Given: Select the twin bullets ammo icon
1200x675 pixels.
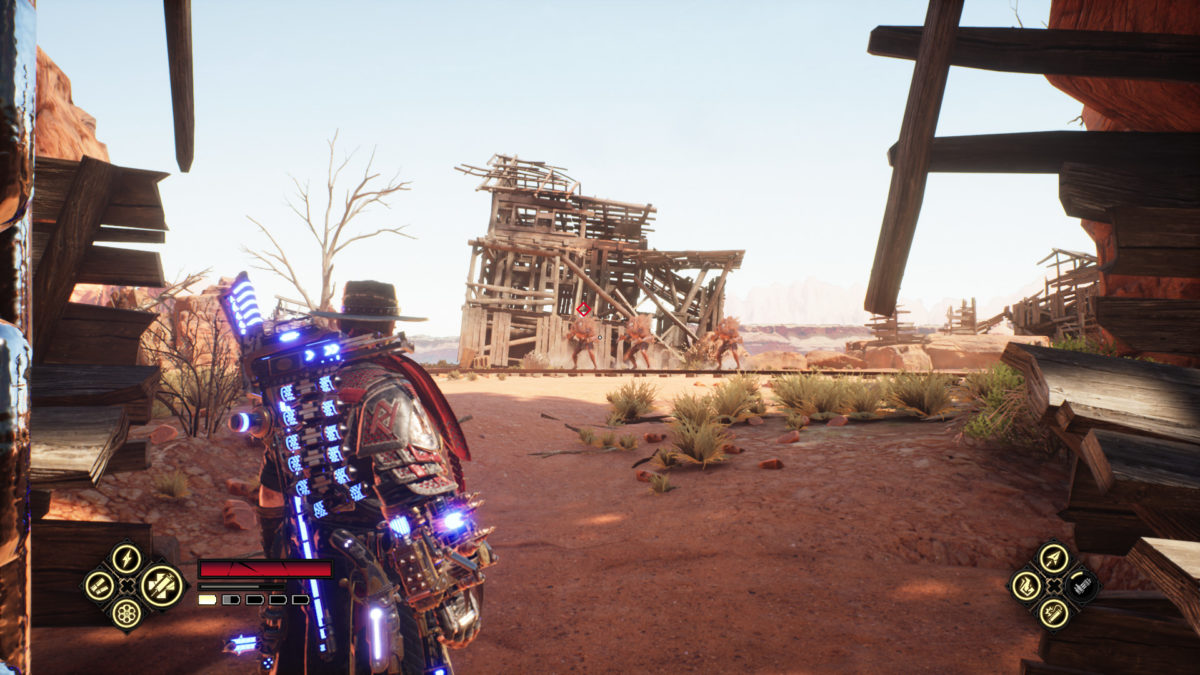Looking at the screenshot, I should (x=98, y=586).
